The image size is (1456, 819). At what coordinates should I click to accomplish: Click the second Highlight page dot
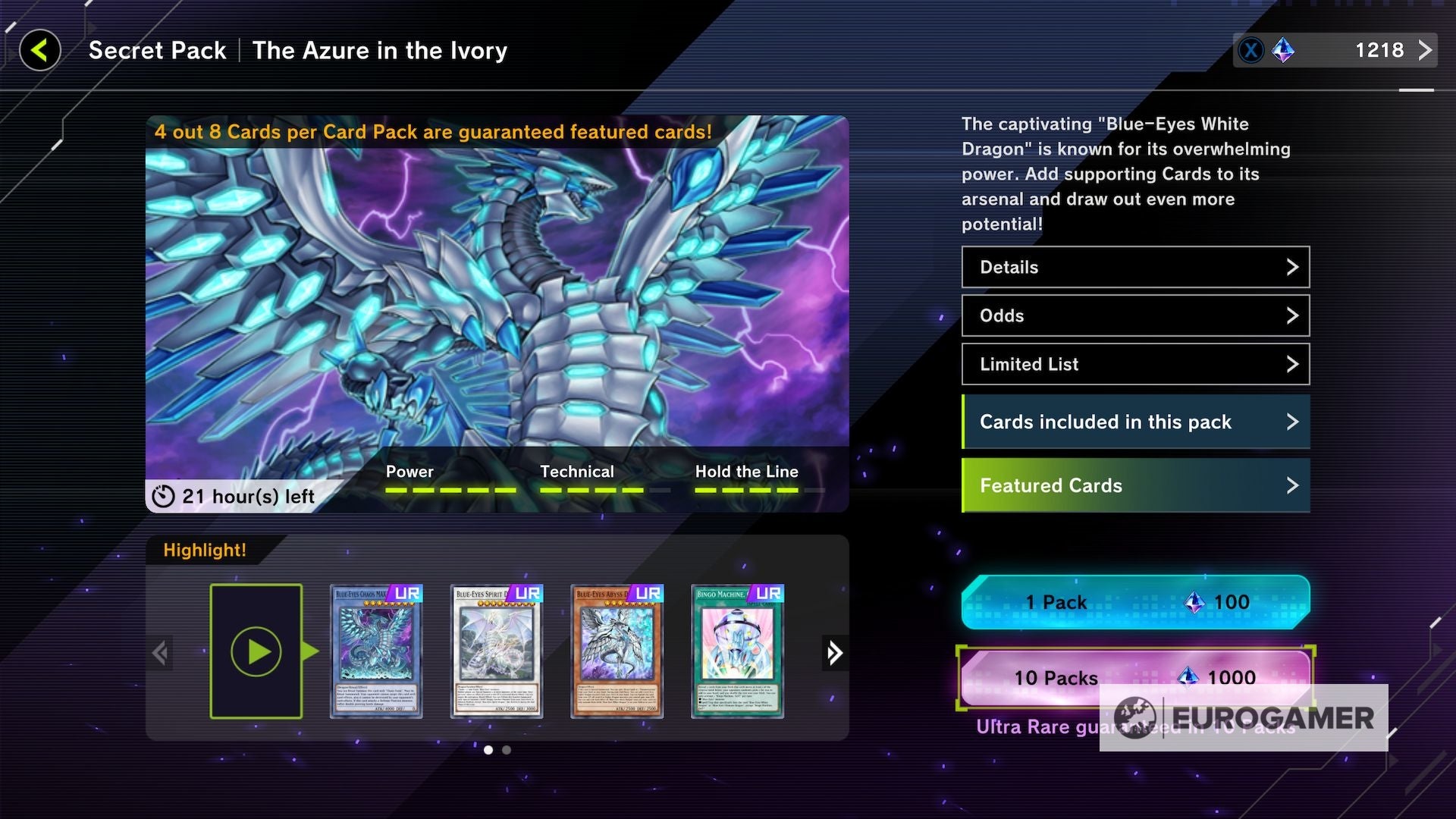(x=507, y=749)
